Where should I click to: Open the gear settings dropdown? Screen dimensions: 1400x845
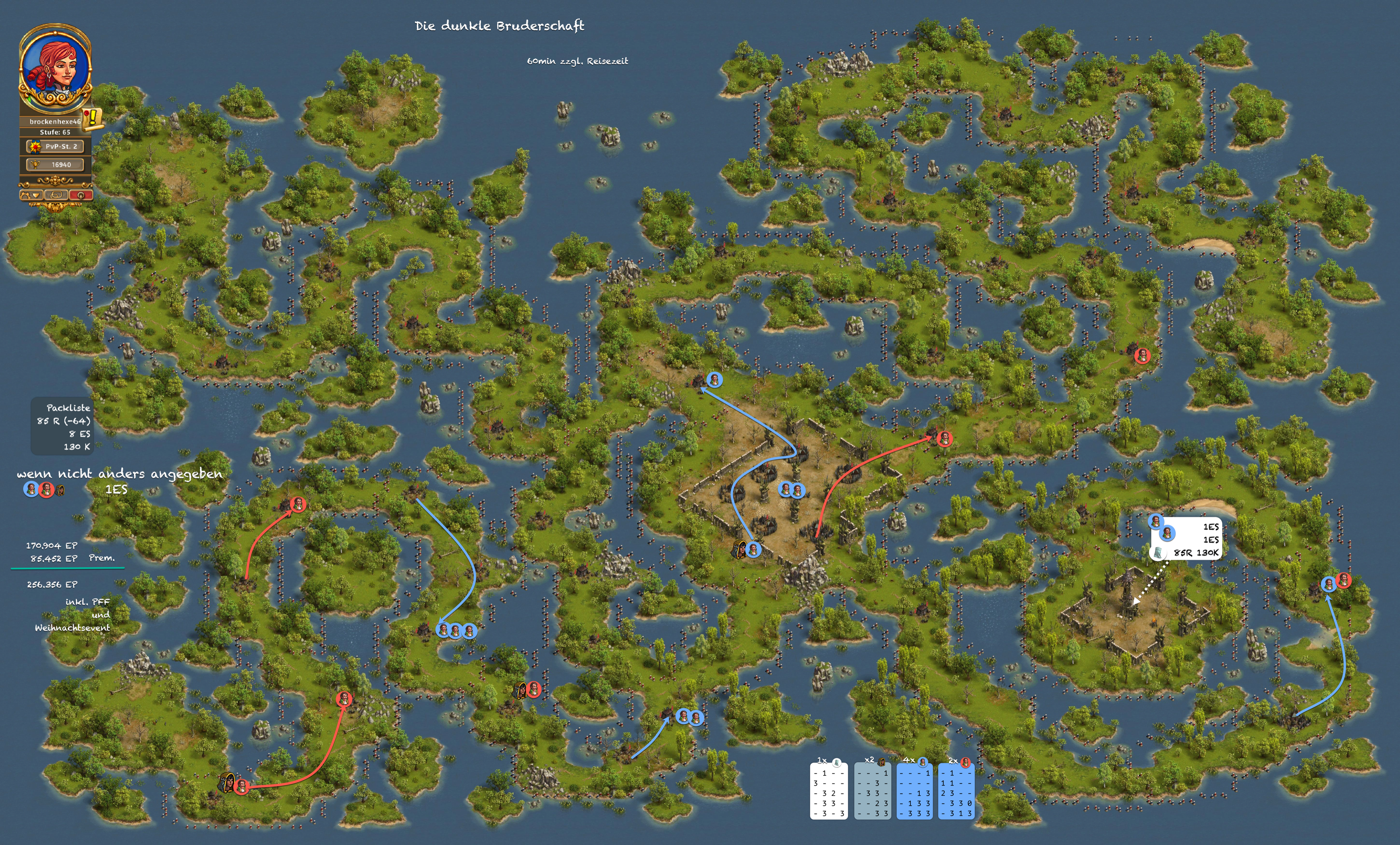click(x=31, y=195)
